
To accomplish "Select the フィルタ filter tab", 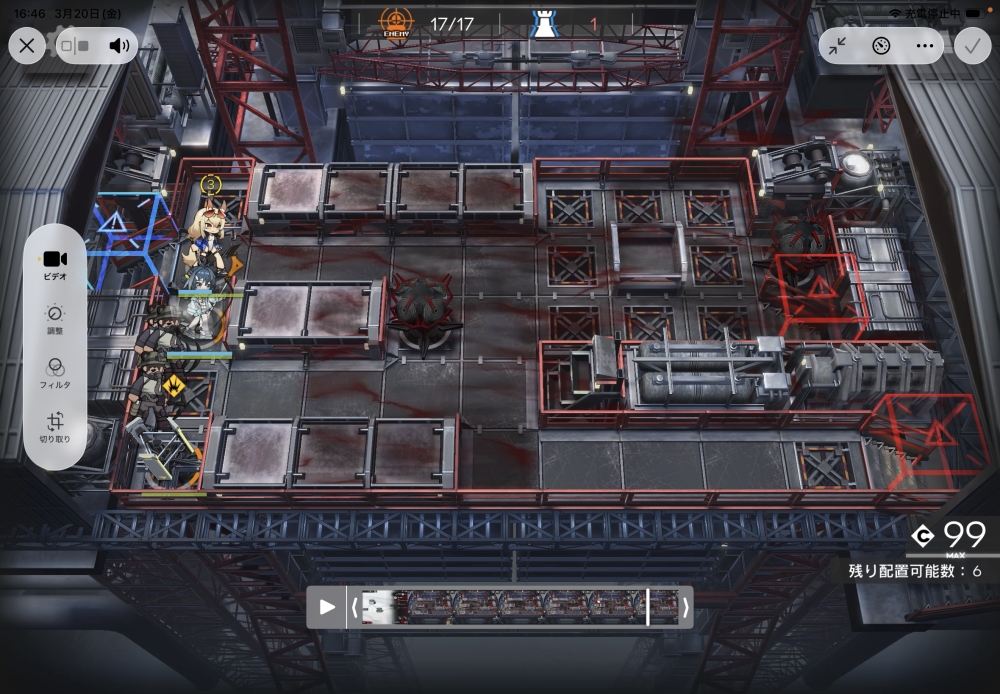I will point(55,372).
